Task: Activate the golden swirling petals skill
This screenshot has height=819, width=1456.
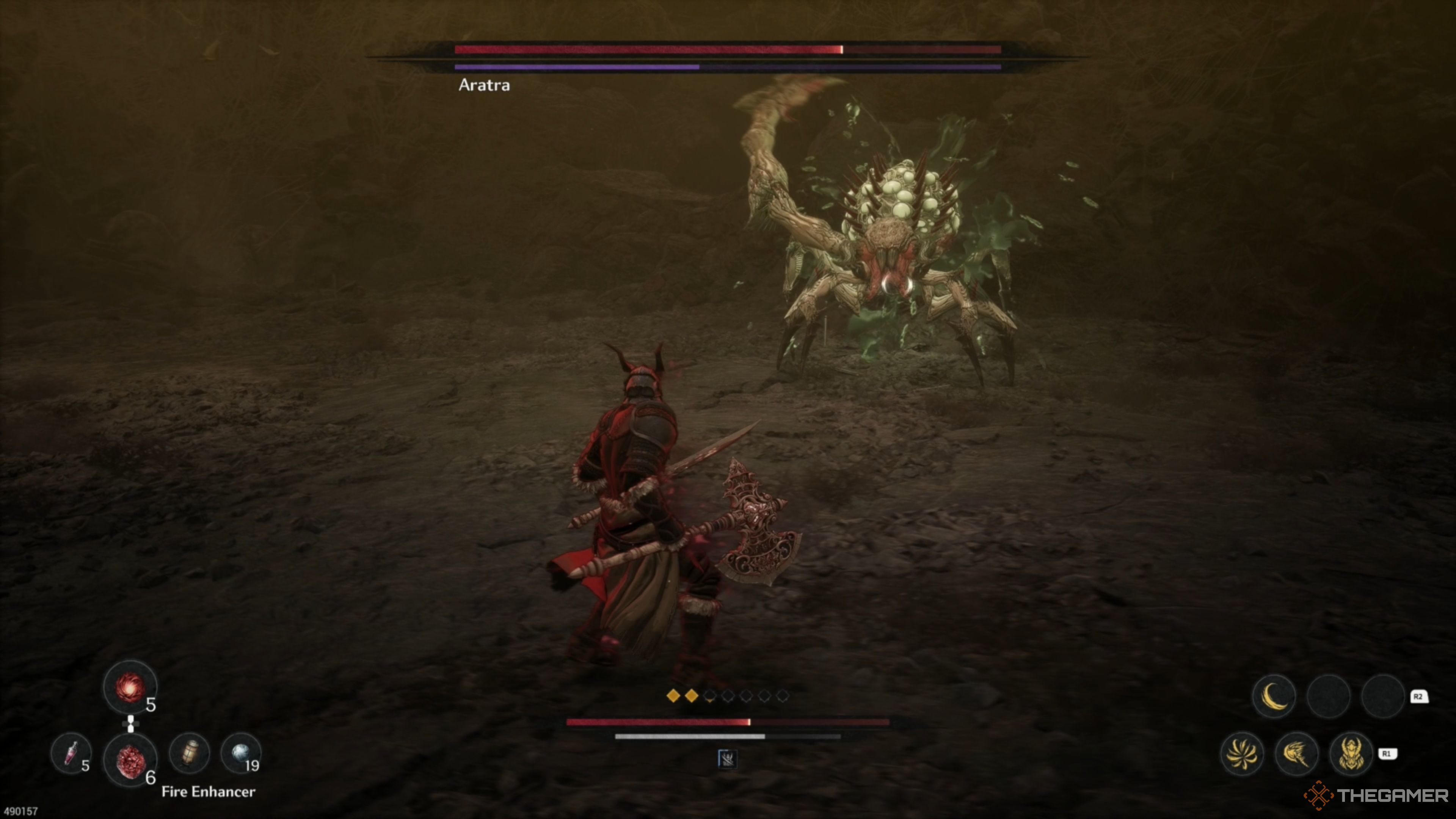Action: [x=1242, y=753]
